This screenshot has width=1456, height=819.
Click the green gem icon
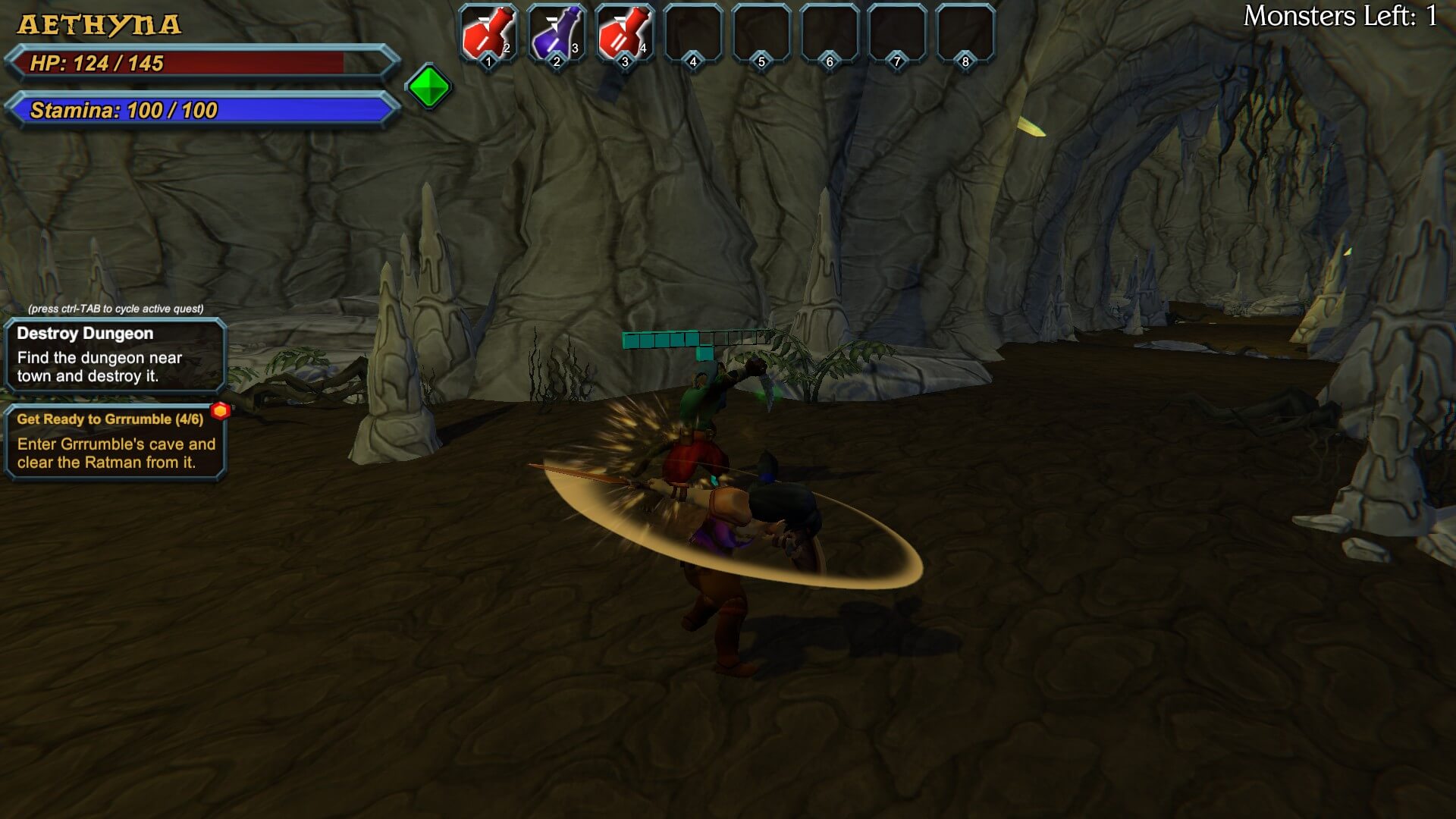(429, 86)
